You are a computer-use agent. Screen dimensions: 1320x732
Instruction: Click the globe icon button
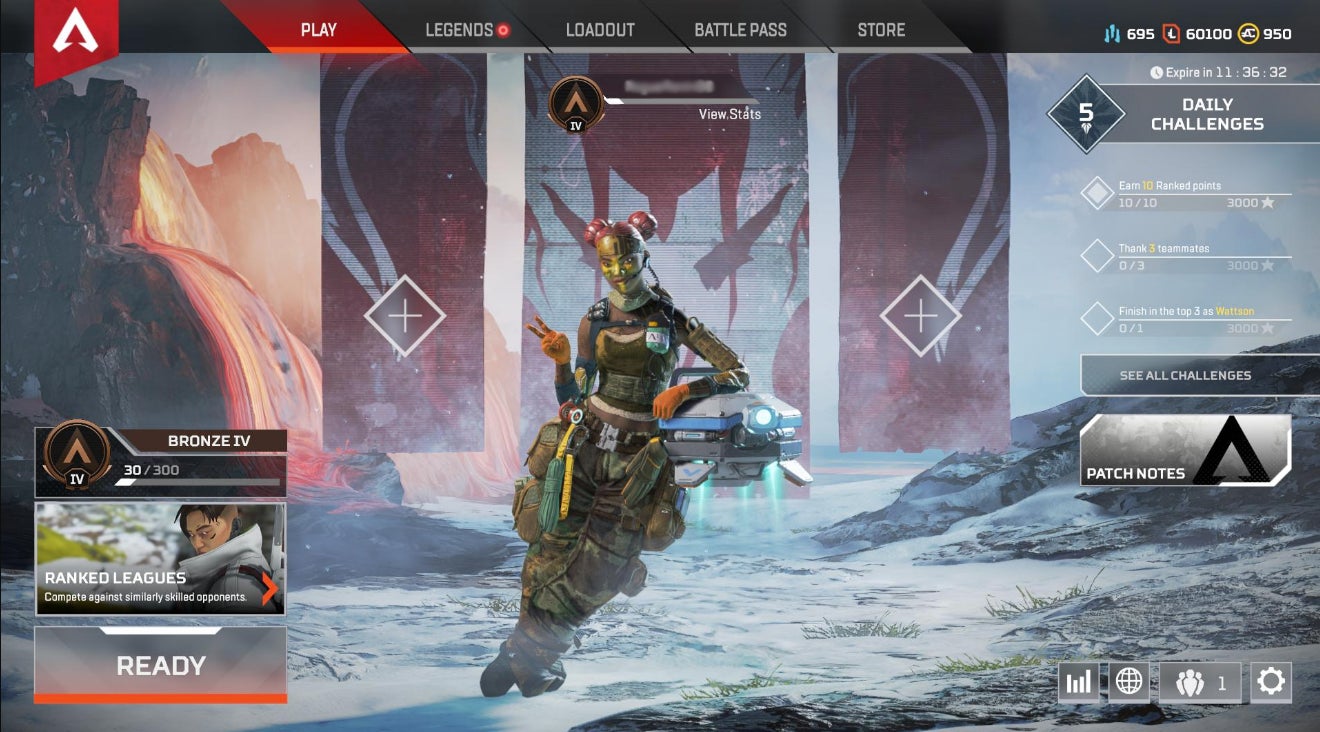click(x=1128, y=682)
